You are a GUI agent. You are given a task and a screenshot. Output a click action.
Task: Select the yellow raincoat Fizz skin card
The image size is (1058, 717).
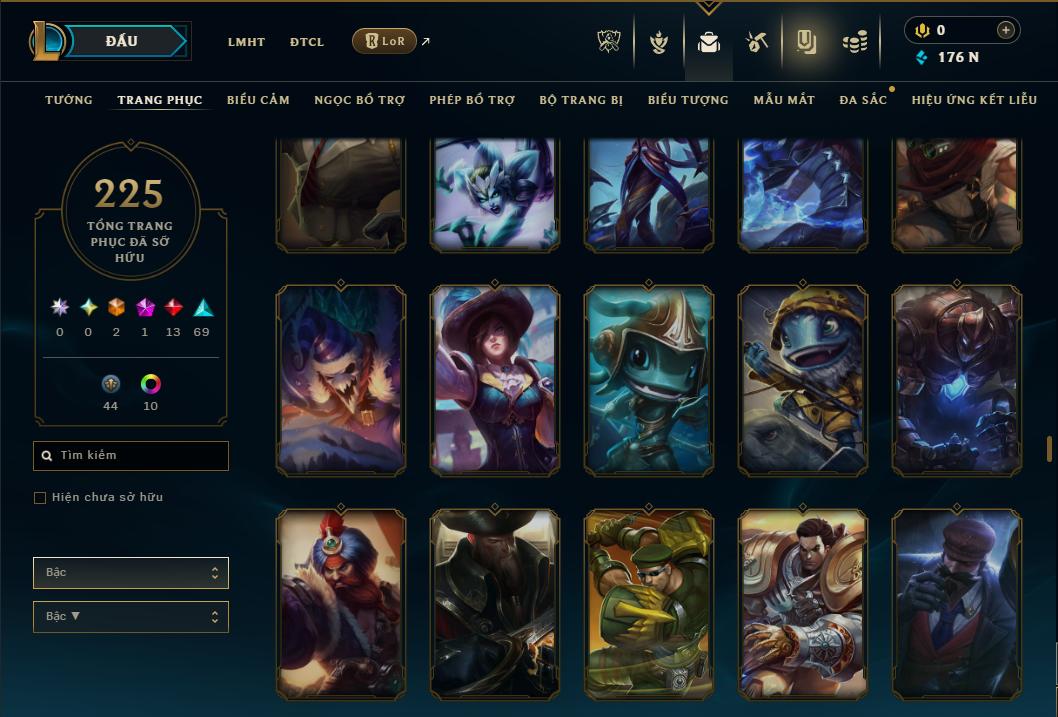click(803, 380)
